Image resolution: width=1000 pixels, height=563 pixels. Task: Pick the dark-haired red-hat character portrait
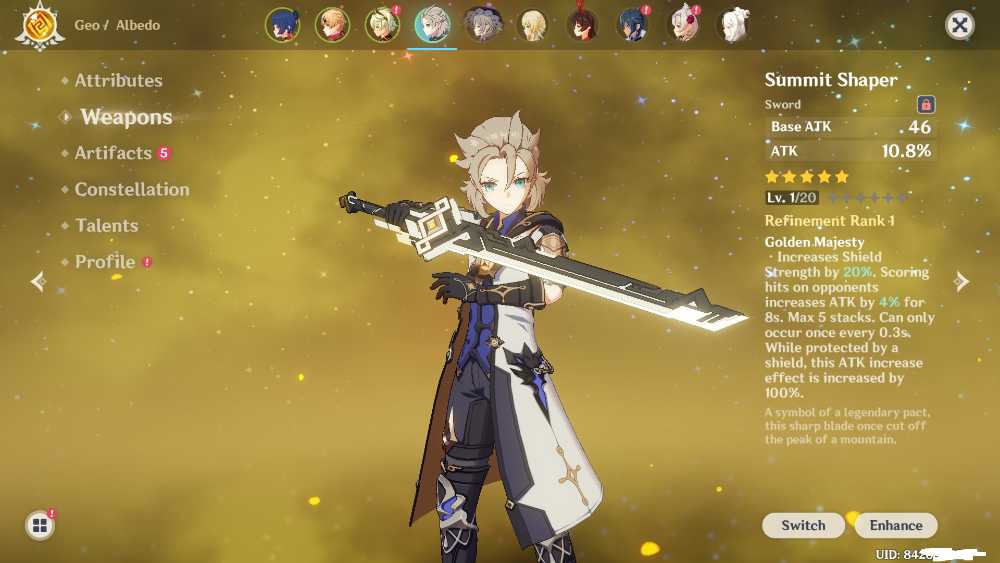point(583,25)
